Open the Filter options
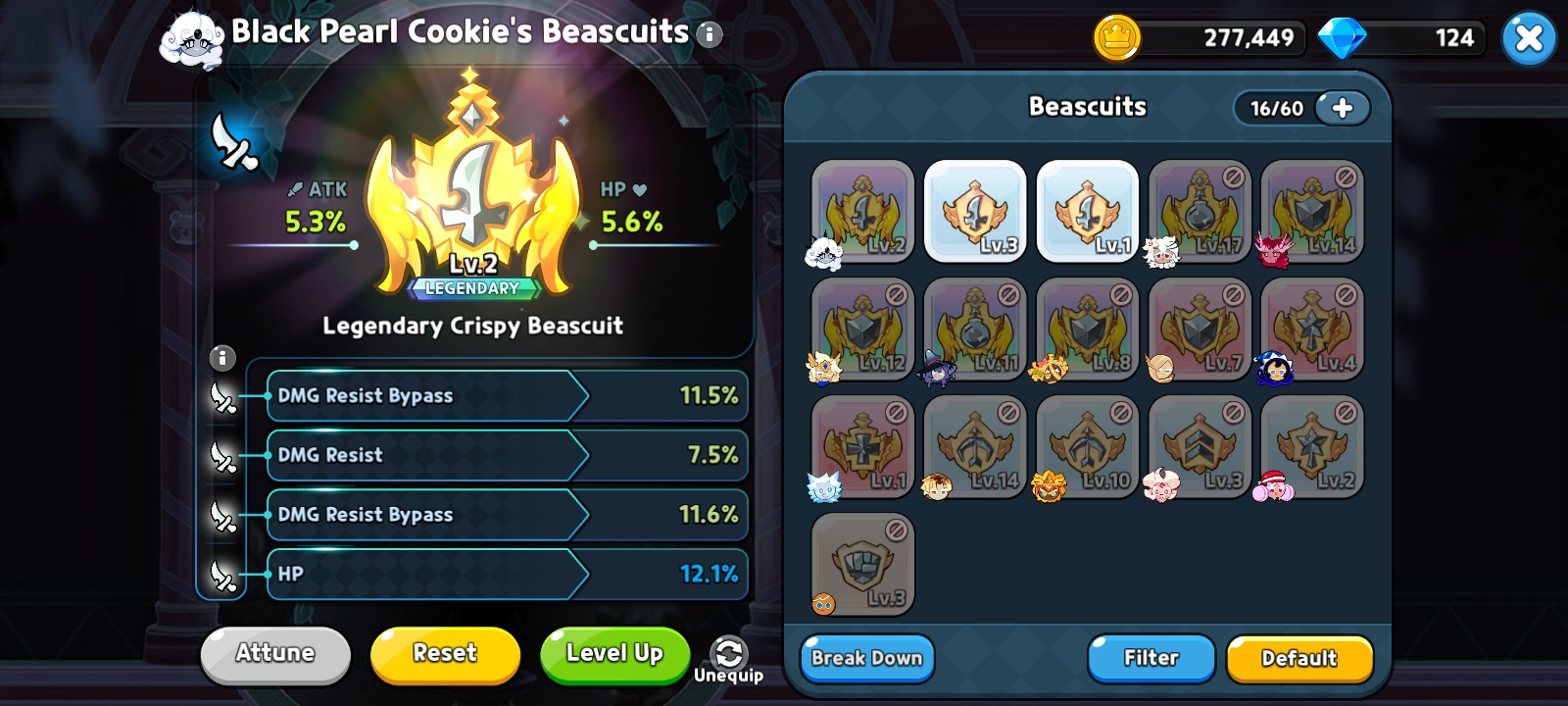1568x706 pixels. 1151,658
